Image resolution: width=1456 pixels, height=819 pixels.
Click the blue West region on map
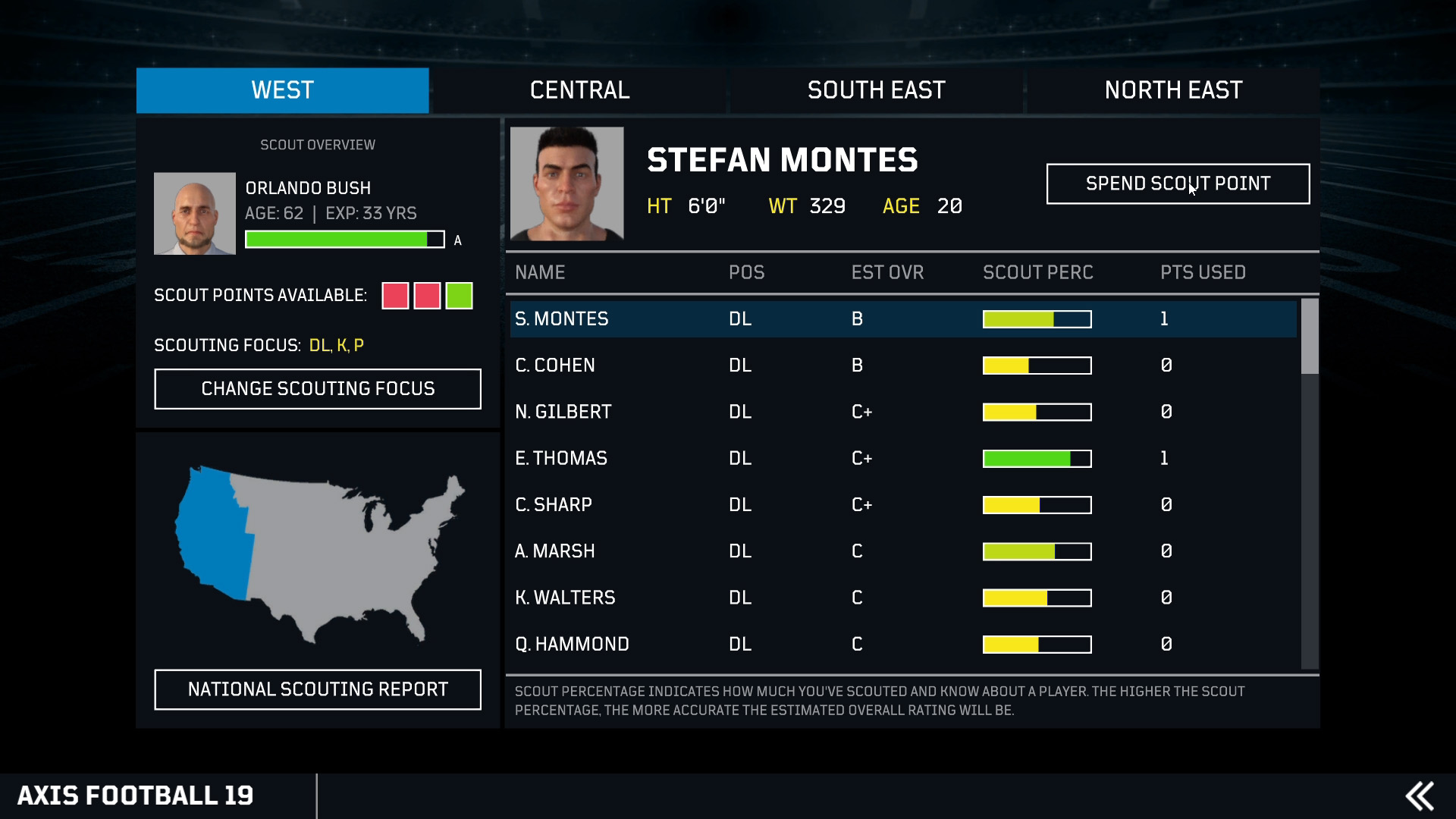pos(214,531)
